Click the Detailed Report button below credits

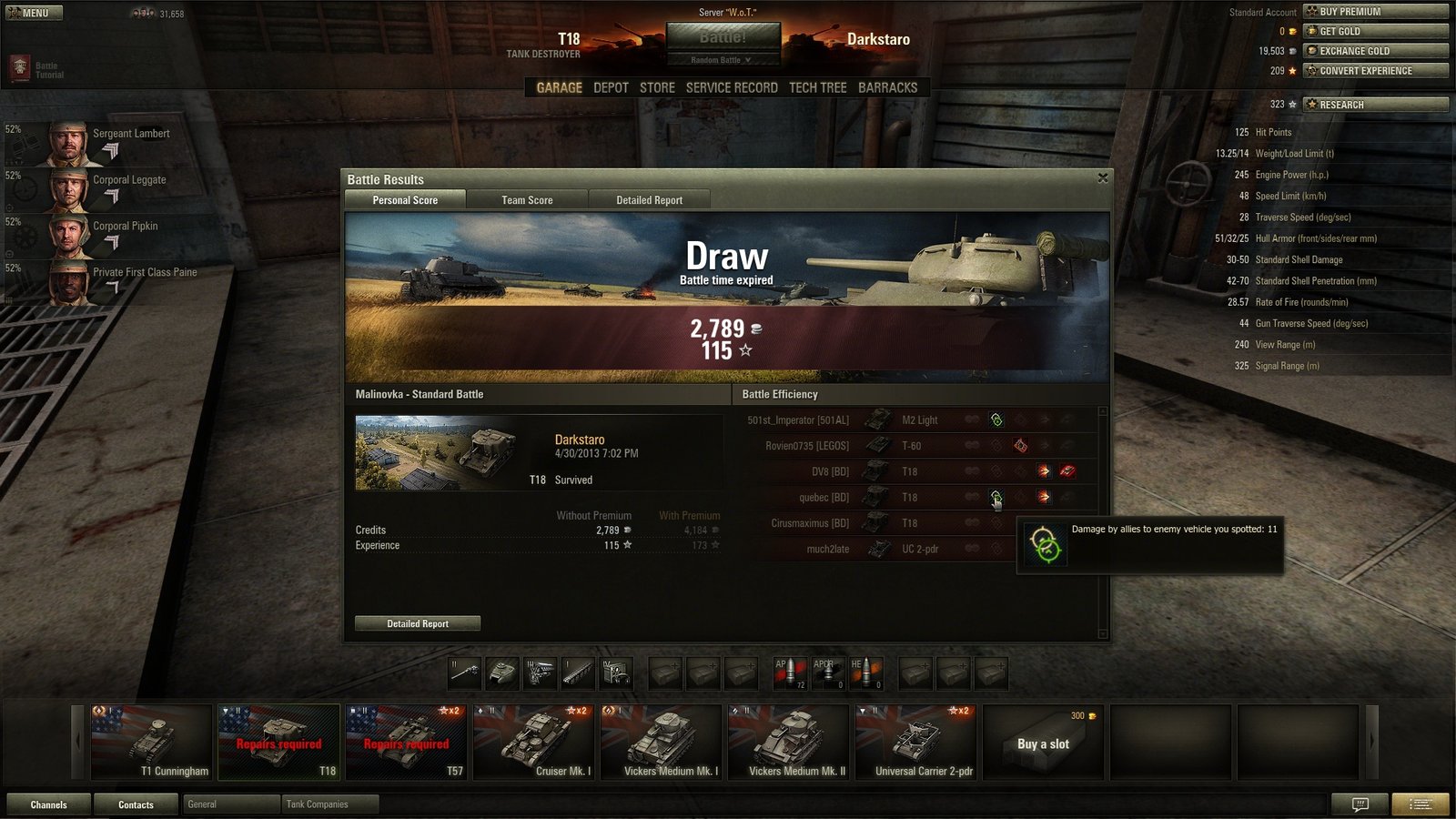[418, 623]
